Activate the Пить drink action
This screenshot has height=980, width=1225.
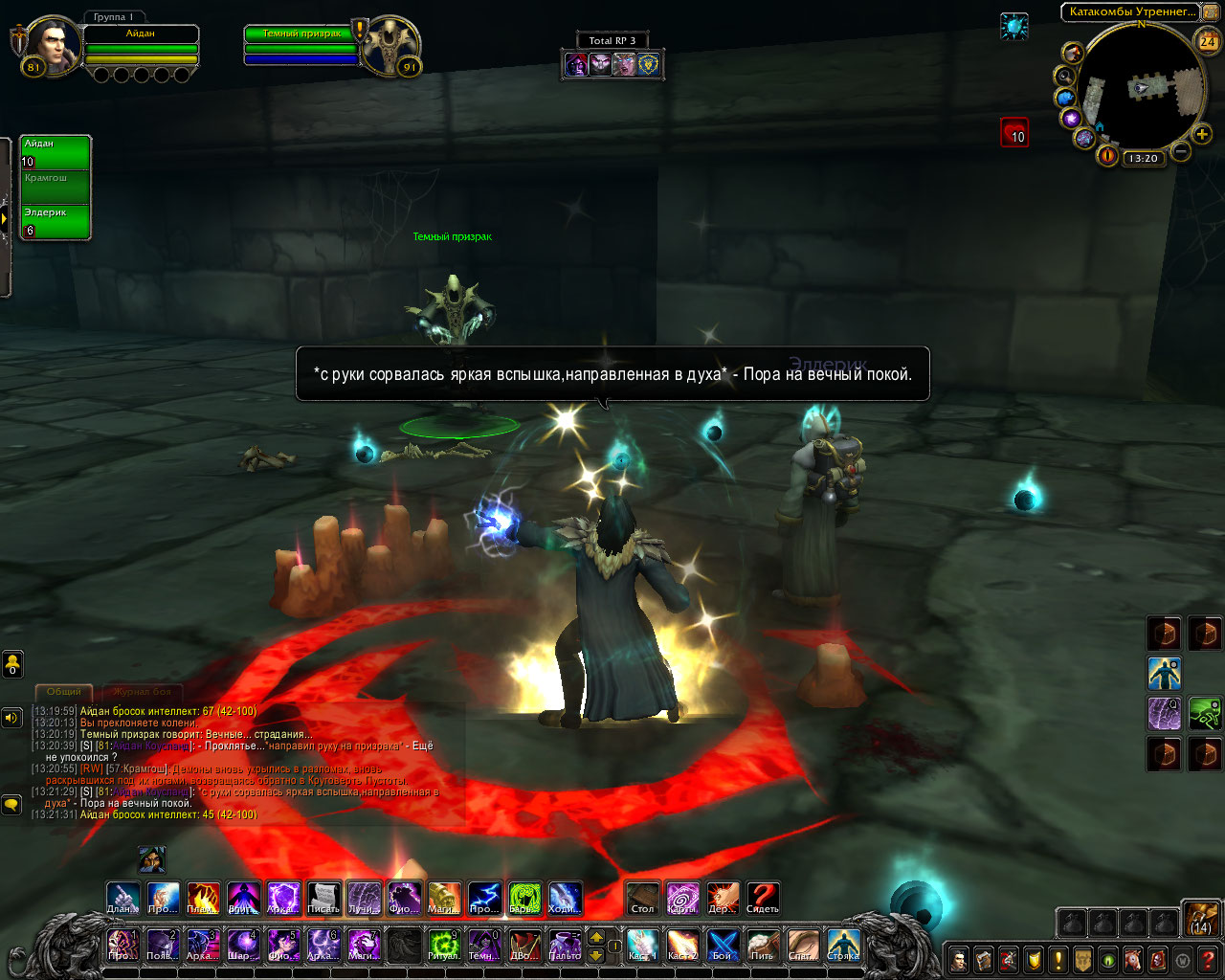(763, 944)
